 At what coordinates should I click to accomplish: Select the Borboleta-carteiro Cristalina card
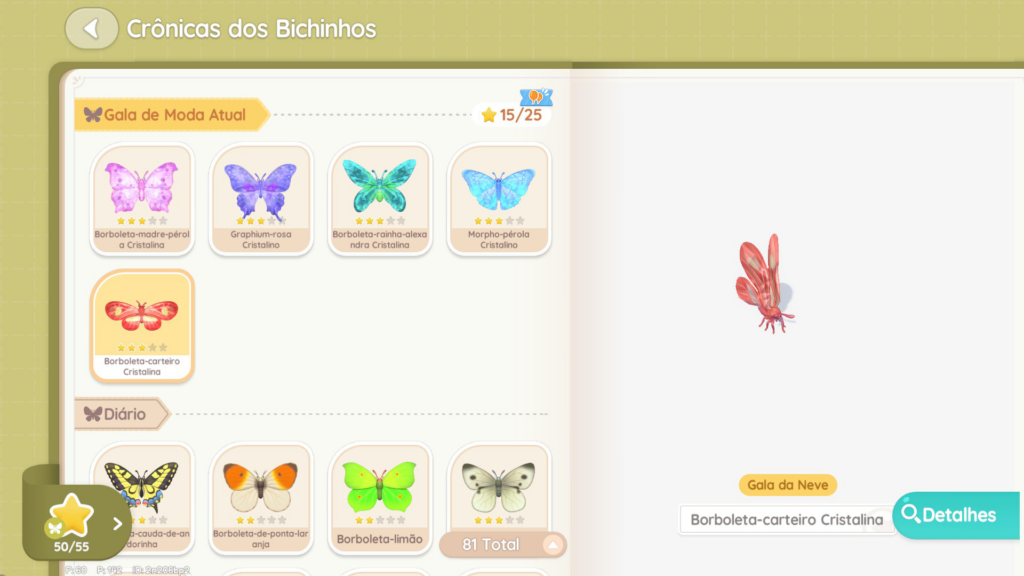click(x=142, y=325)
